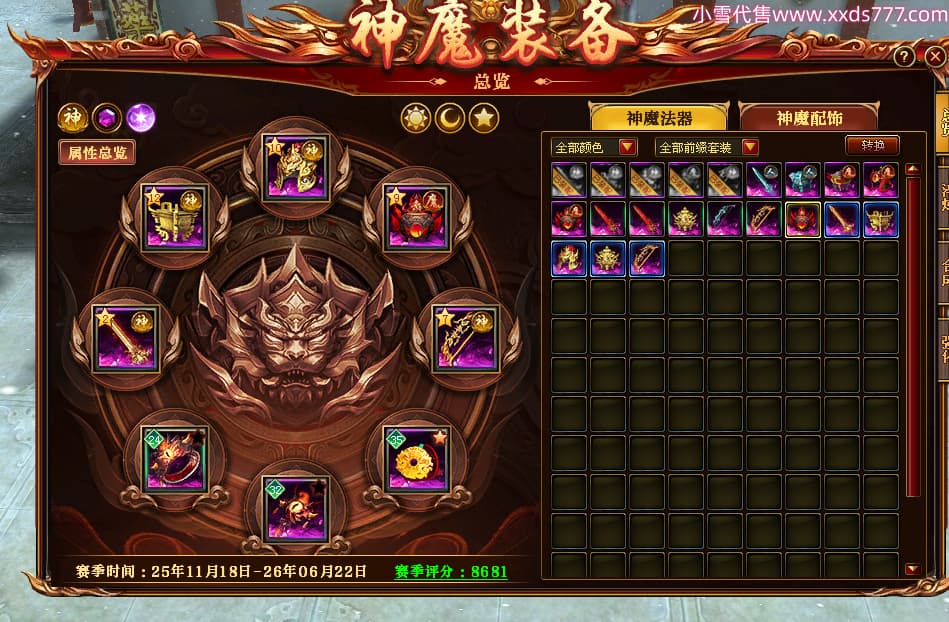Image resolution: width=949 pixels, height=622 pixels.
Task: Click the 转换 convert button
Action: [x=872, y=145]
